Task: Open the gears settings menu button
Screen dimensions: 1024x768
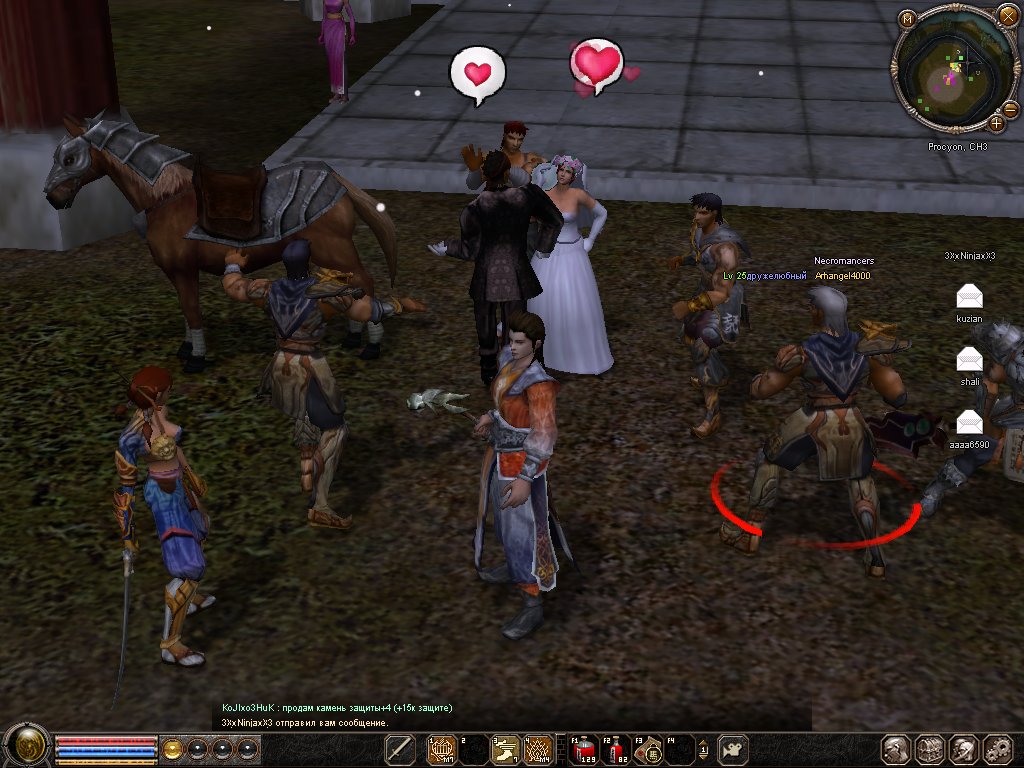Action: [x=997, y=749]
